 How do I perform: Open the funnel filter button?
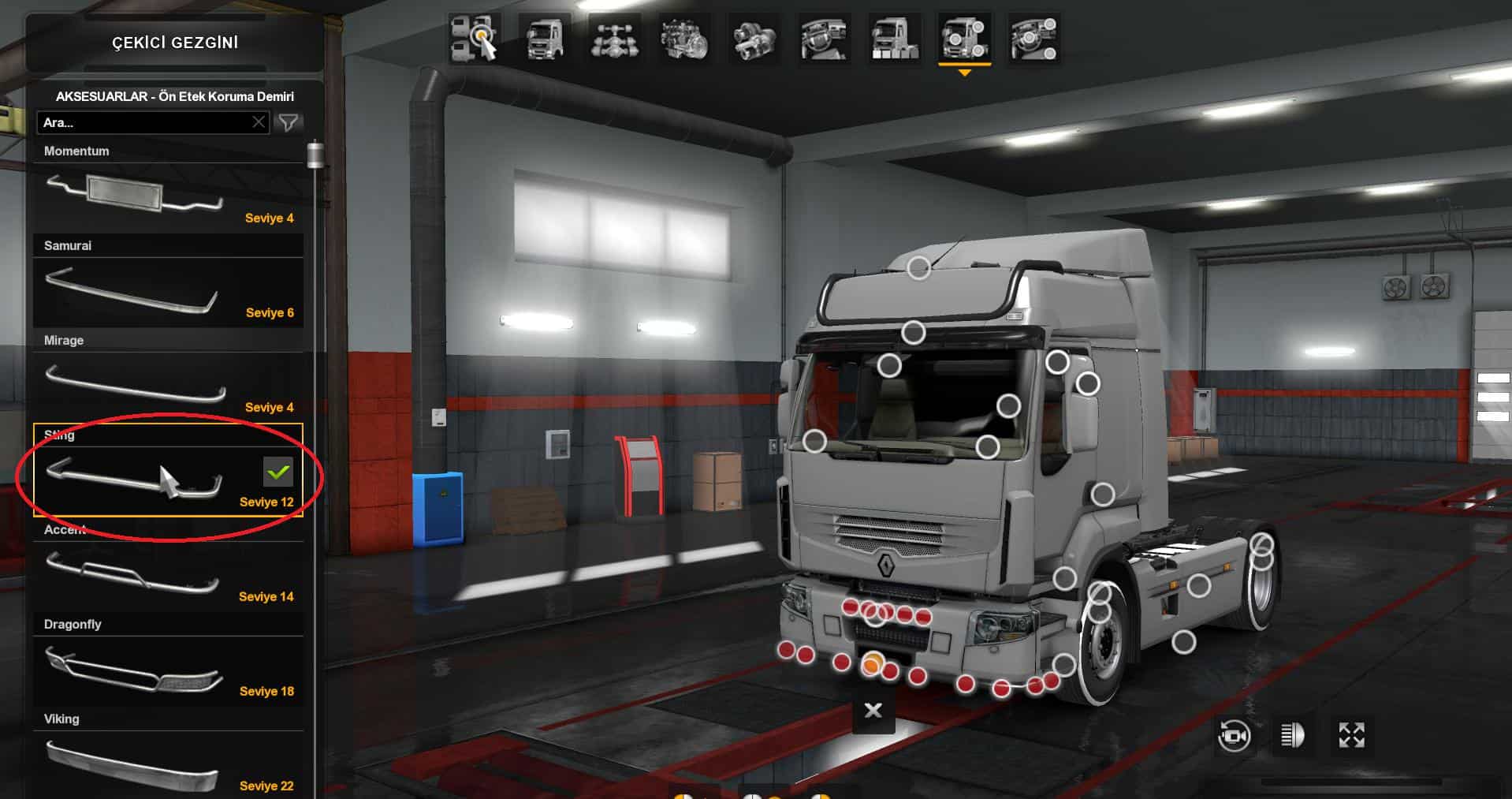click(x=289, y=122)
